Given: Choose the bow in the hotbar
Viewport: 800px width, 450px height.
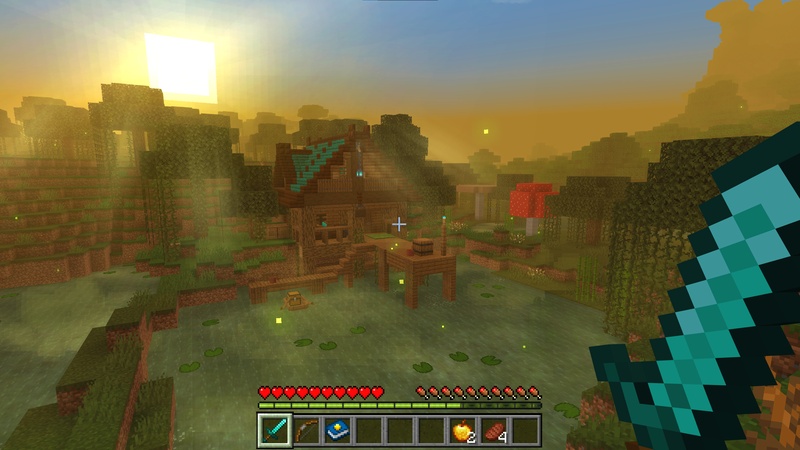Looking at the screenshot, I should coord(306,430).
